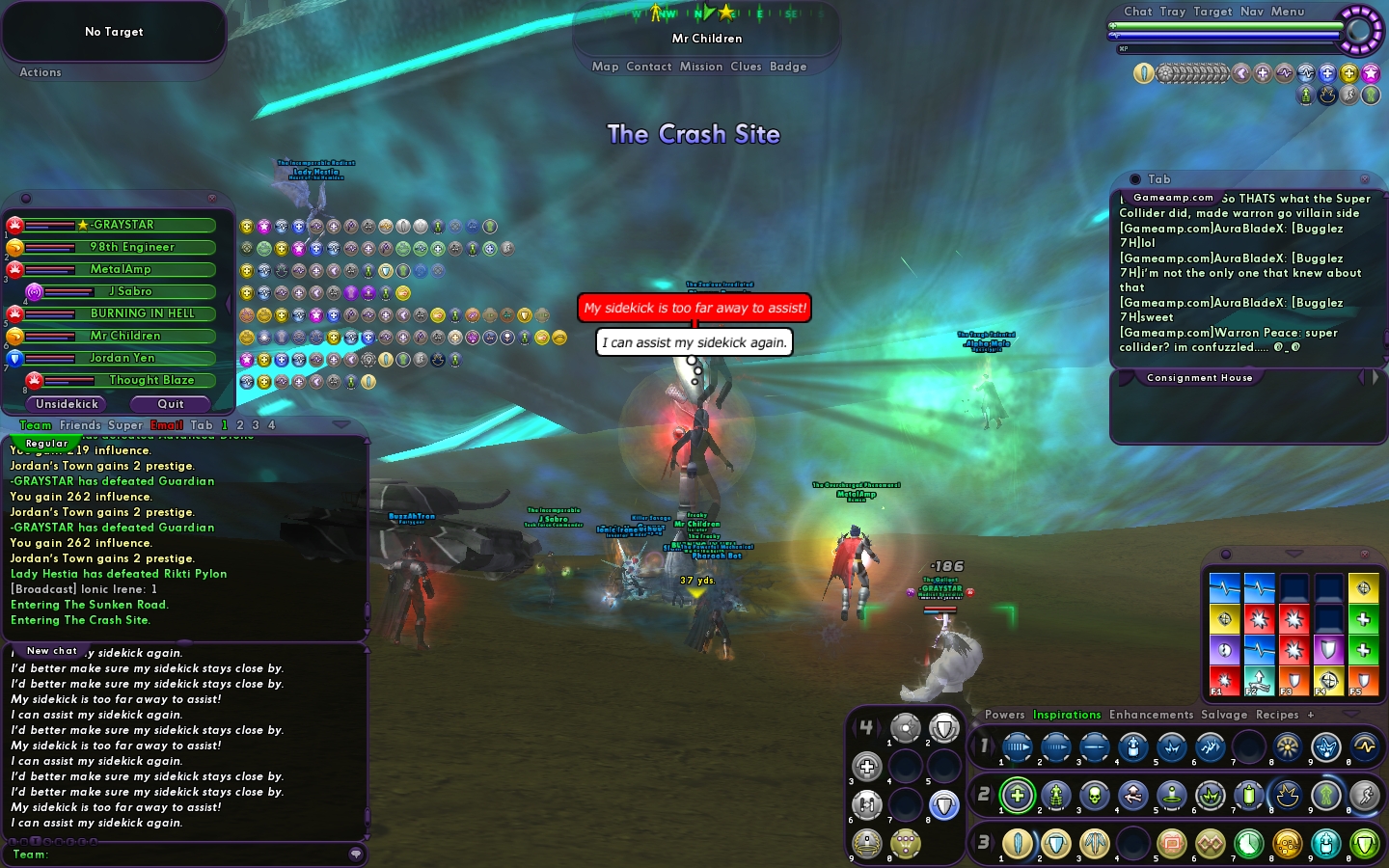Open the Clues window

tap(746, 67)
